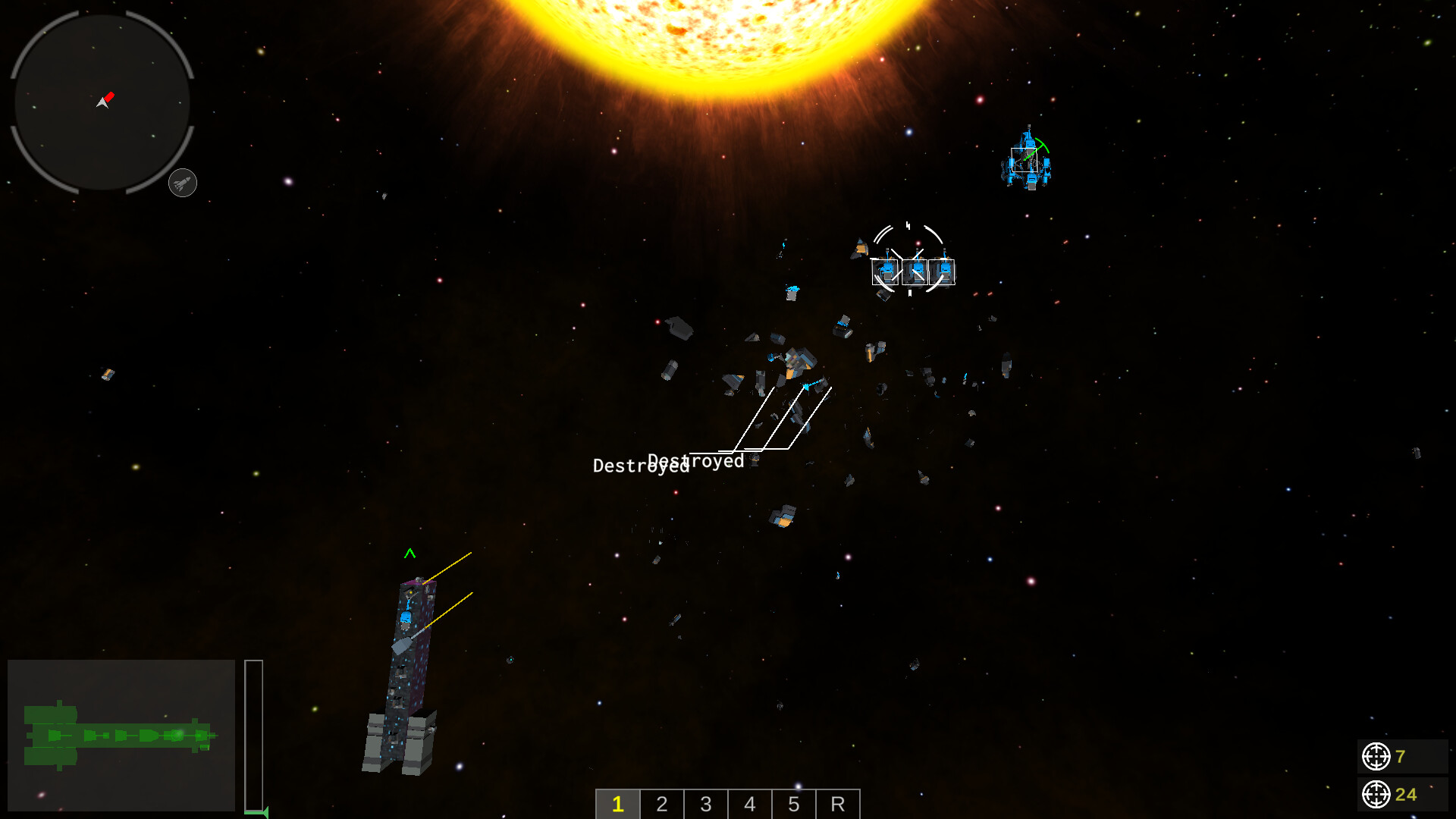The width and height of the screenshot is (1456, 819).
Task: Select the R slot on the hotbar
Action: pos(837,805)
